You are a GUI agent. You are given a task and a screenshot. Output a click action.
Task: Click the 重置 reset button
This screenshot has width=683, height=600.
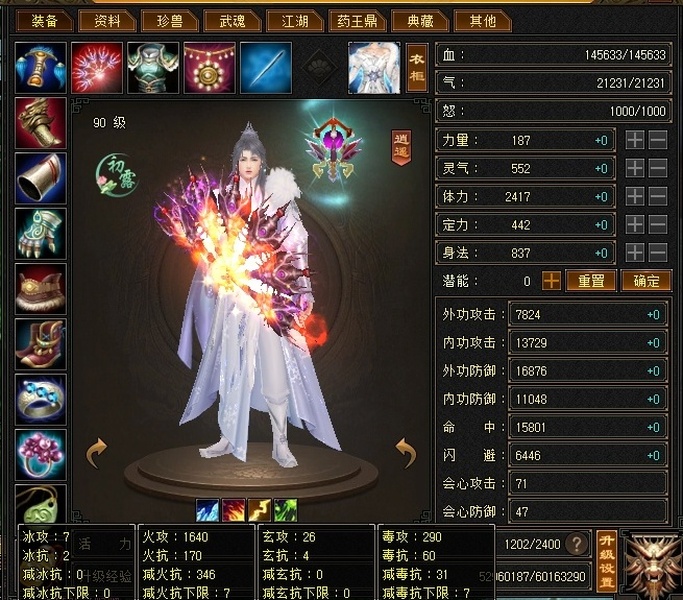coord(590,281)
